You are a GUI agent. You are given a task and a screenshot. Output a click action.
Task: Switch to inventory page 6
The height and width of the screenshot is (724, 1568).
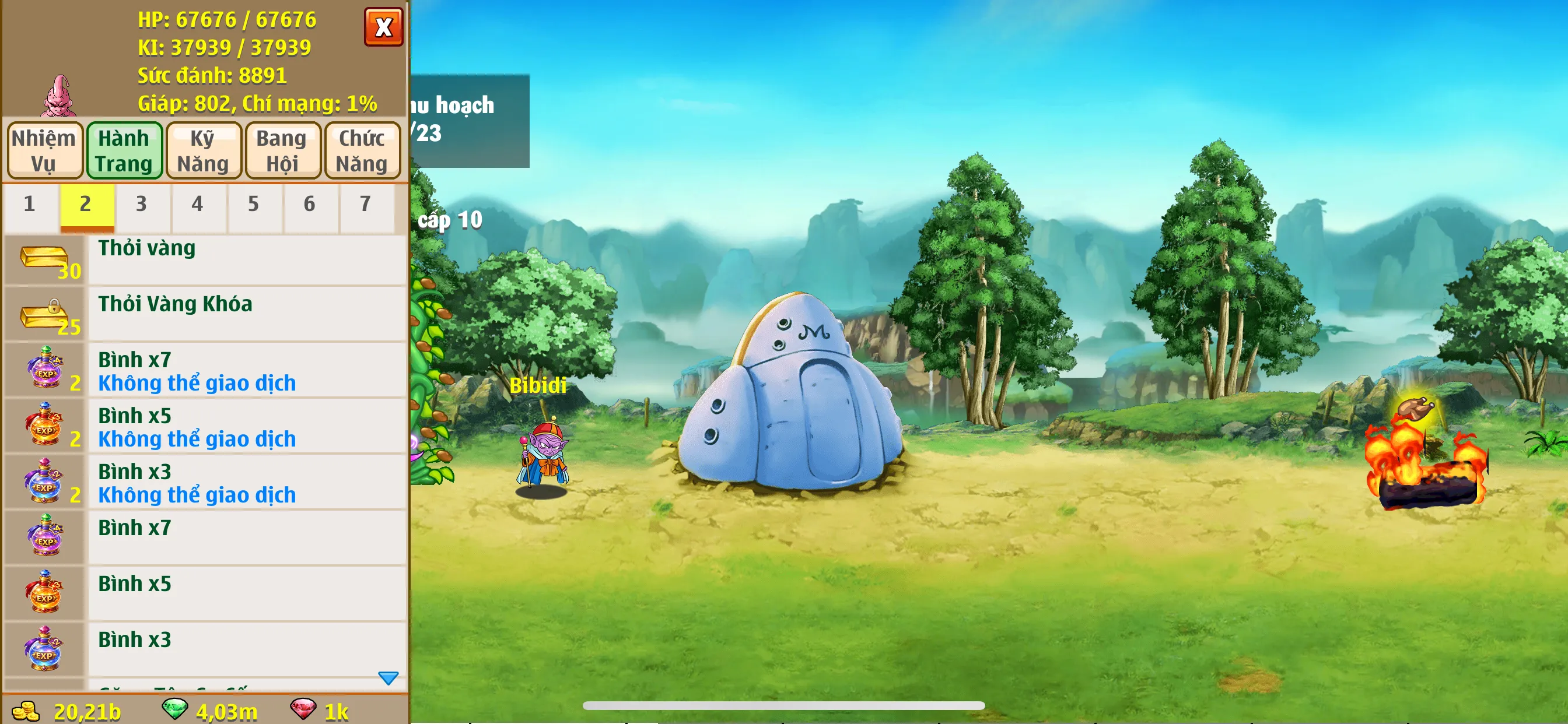point(309,205)
